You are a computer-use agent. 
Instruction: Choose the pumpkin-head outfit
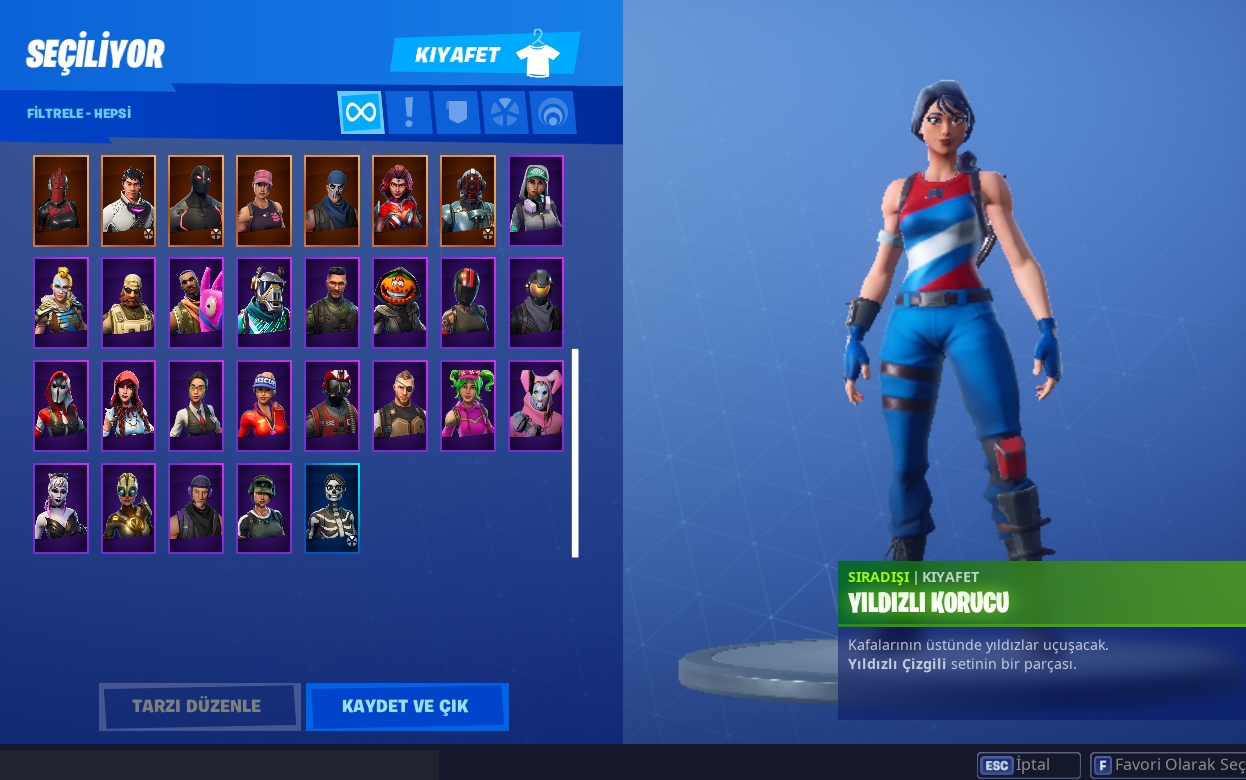tap(400, 303)
